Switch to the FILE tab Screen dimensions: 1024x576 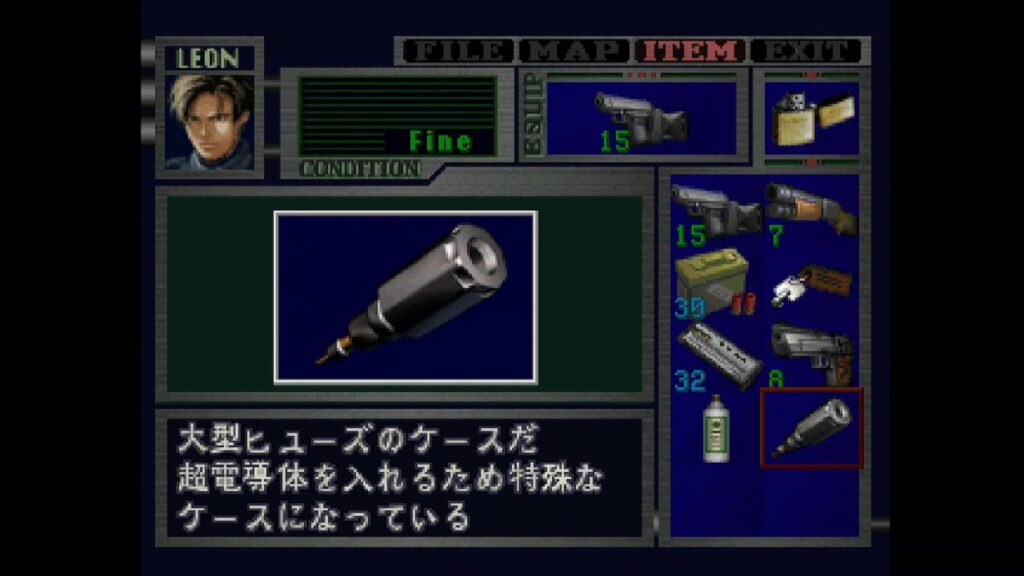458,50
